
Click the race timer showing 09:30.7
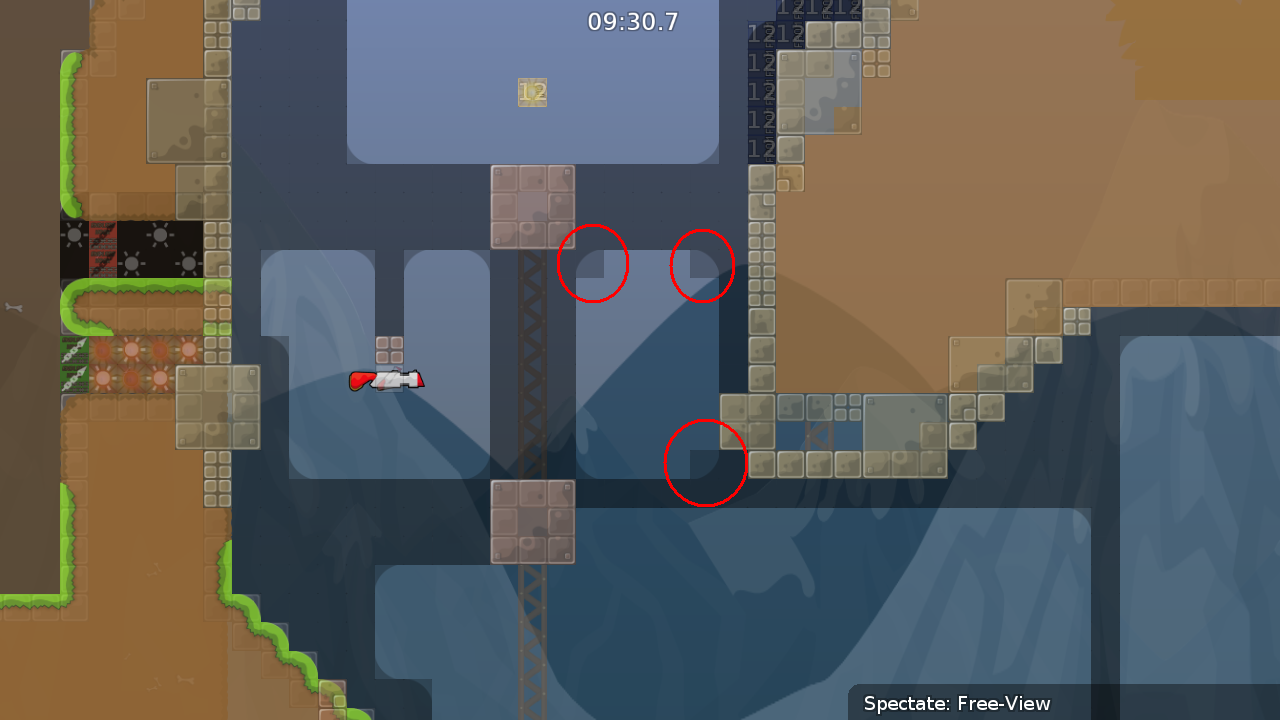(633, 20)
